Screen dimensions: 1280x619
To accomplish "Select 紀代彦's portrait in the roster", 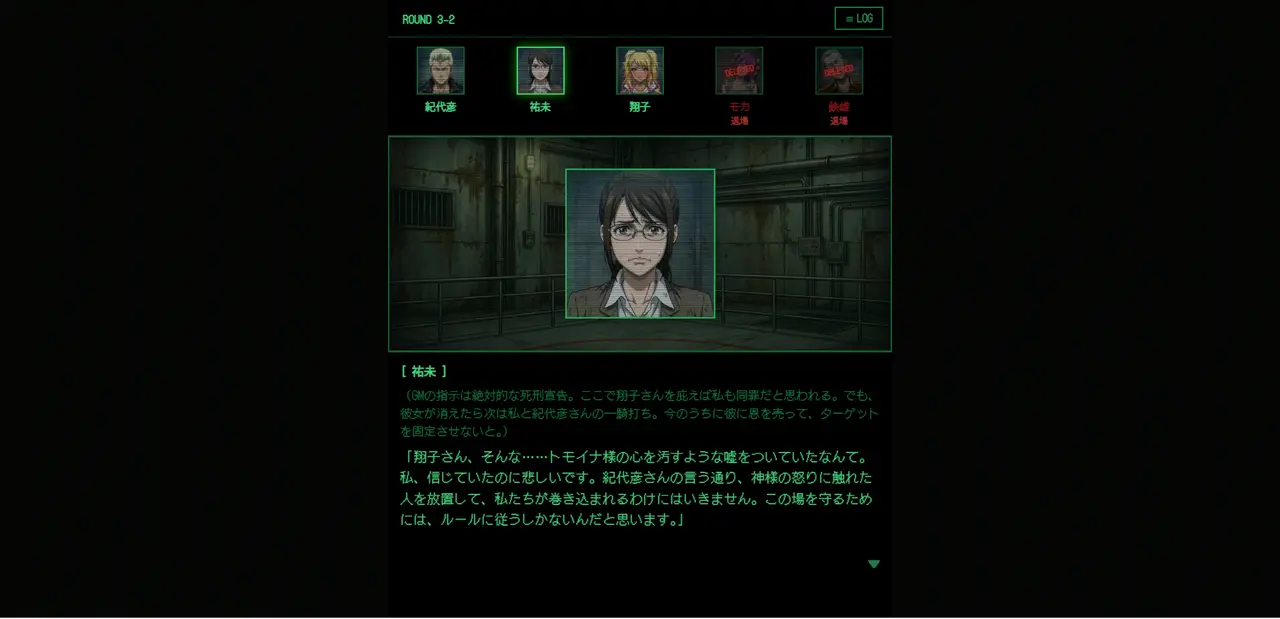I will pyautogui.click(x=440, y=71).
